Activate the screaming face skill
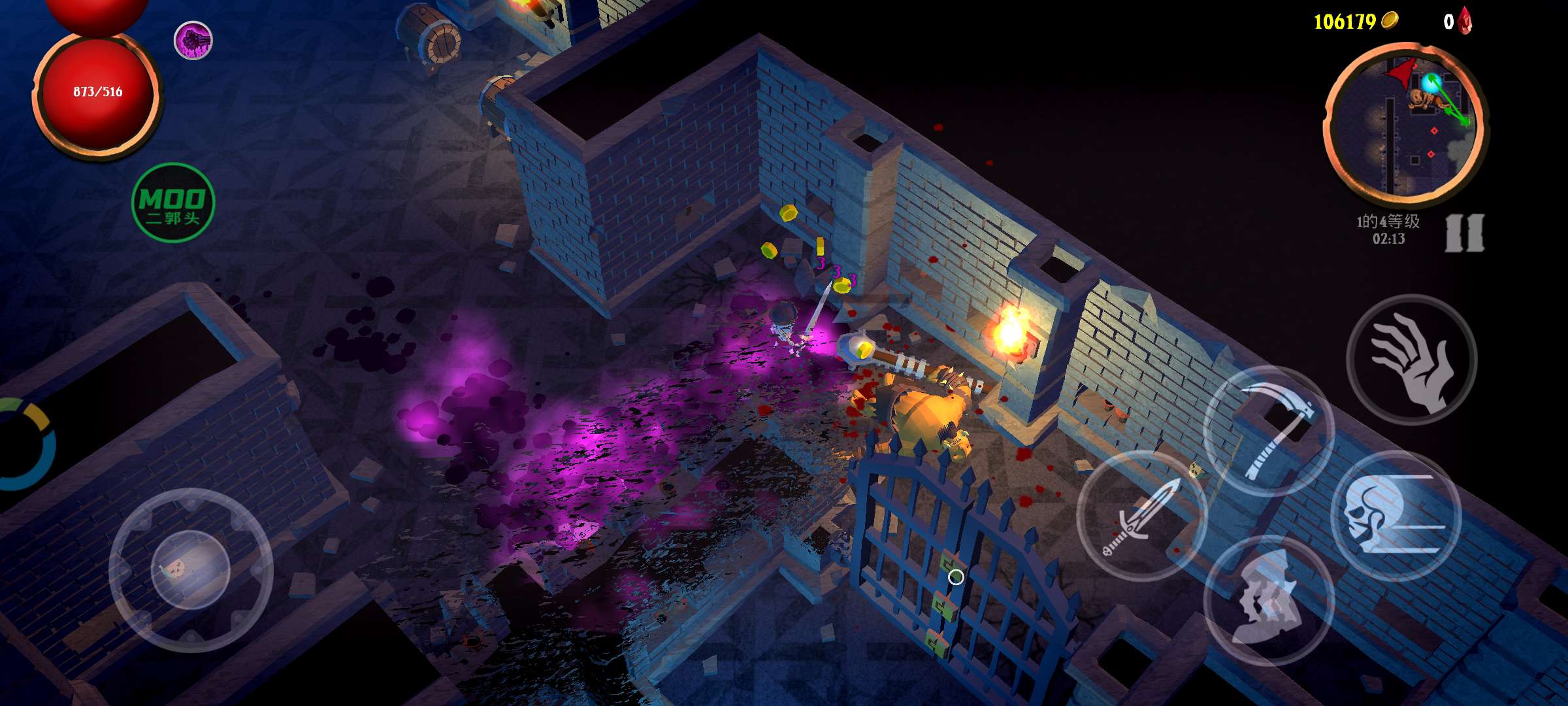Screen dimensions: 1568x706 [1268, 599]
